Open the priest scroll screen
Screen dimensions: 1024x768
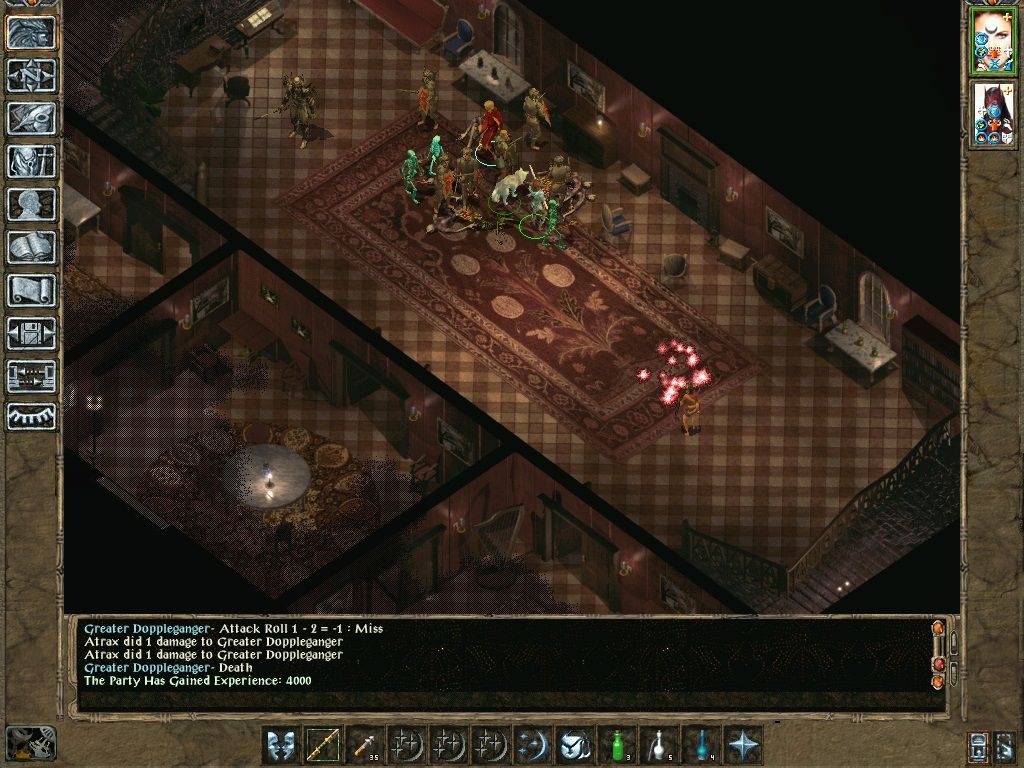coord(31,290)
